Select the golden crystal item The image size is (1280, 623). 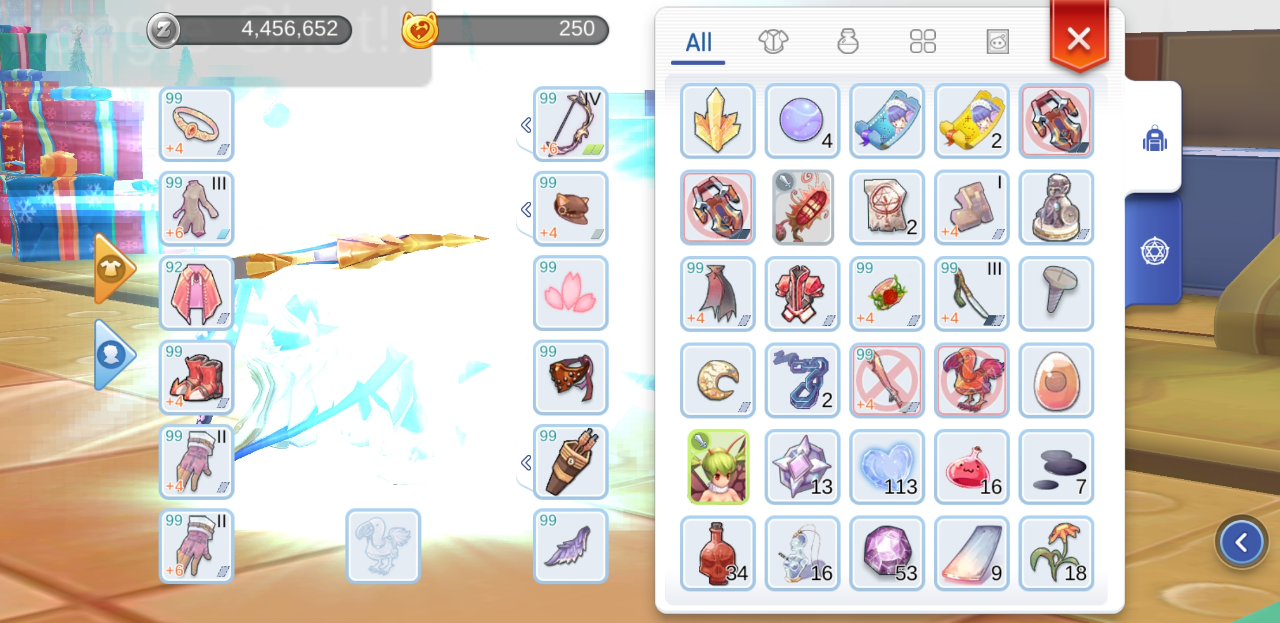(x=718, y=121)
